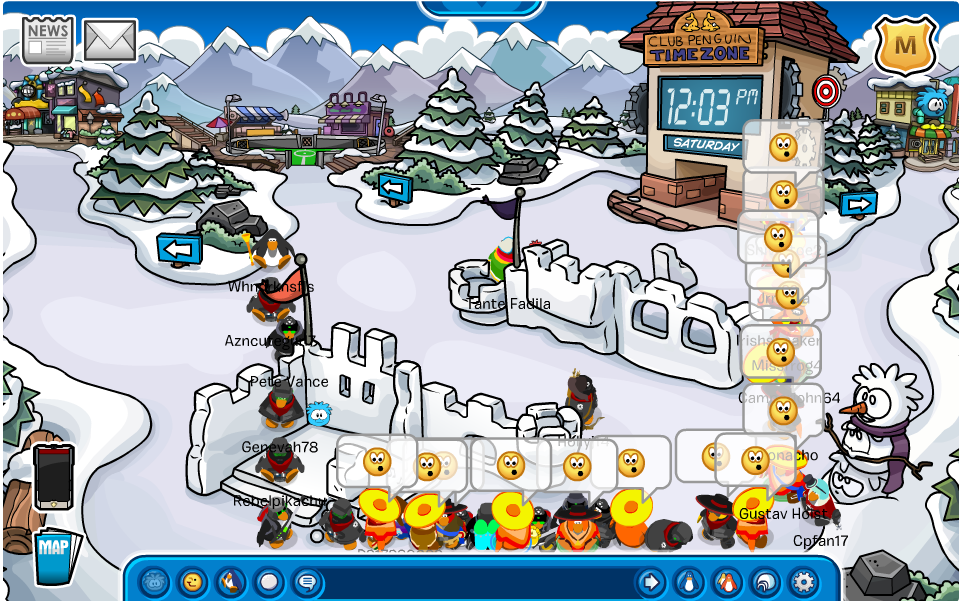Send the chat message with the arrow button
This screenshot has width=959, height=601.
(650, 581)
